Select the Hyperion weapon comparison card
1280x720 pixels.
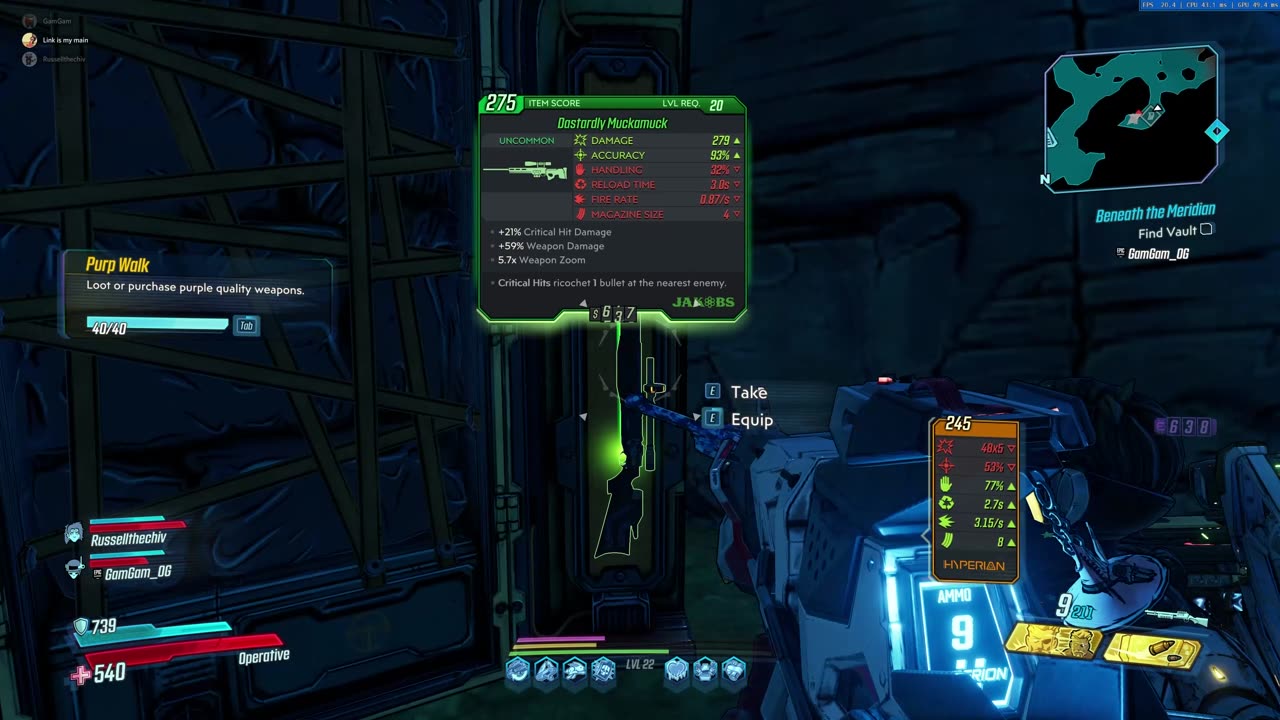tap(975, 500)
